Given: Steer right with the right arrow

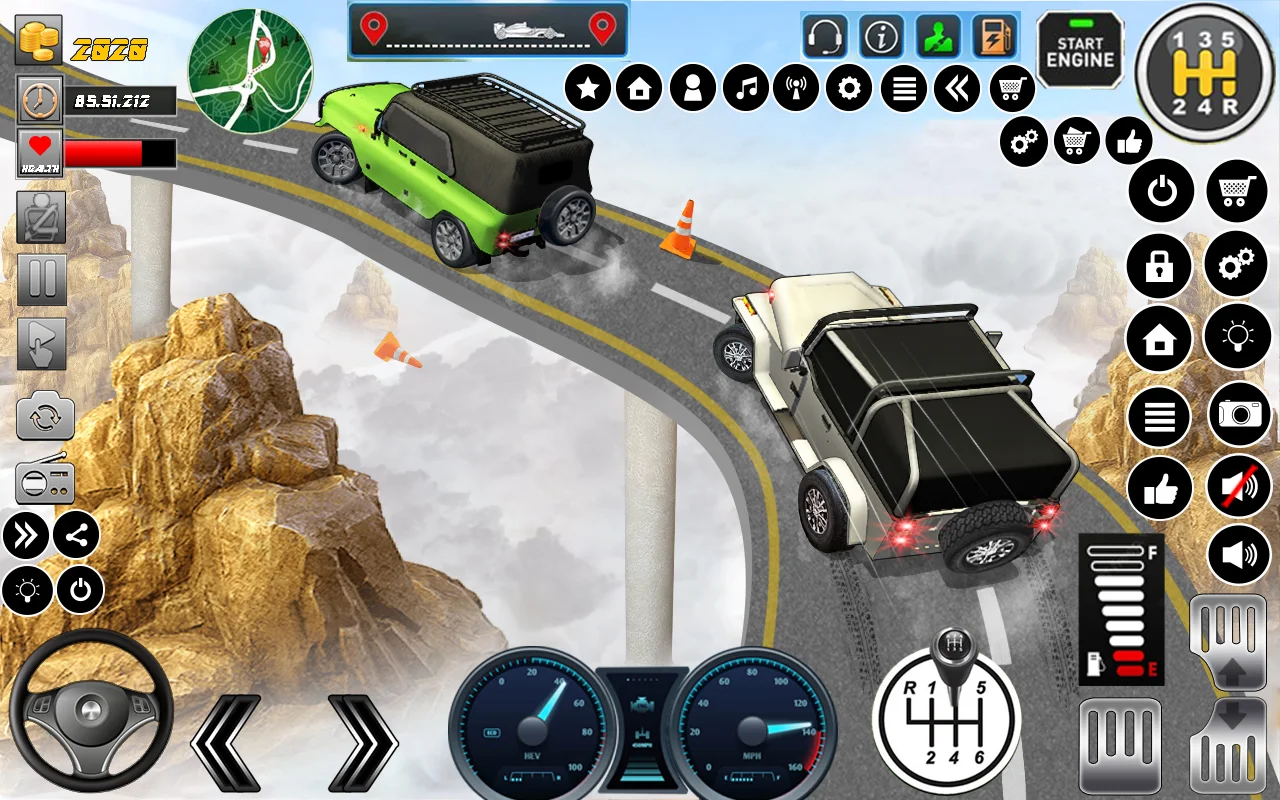Looking at the screenshot, I should [362, 742].
